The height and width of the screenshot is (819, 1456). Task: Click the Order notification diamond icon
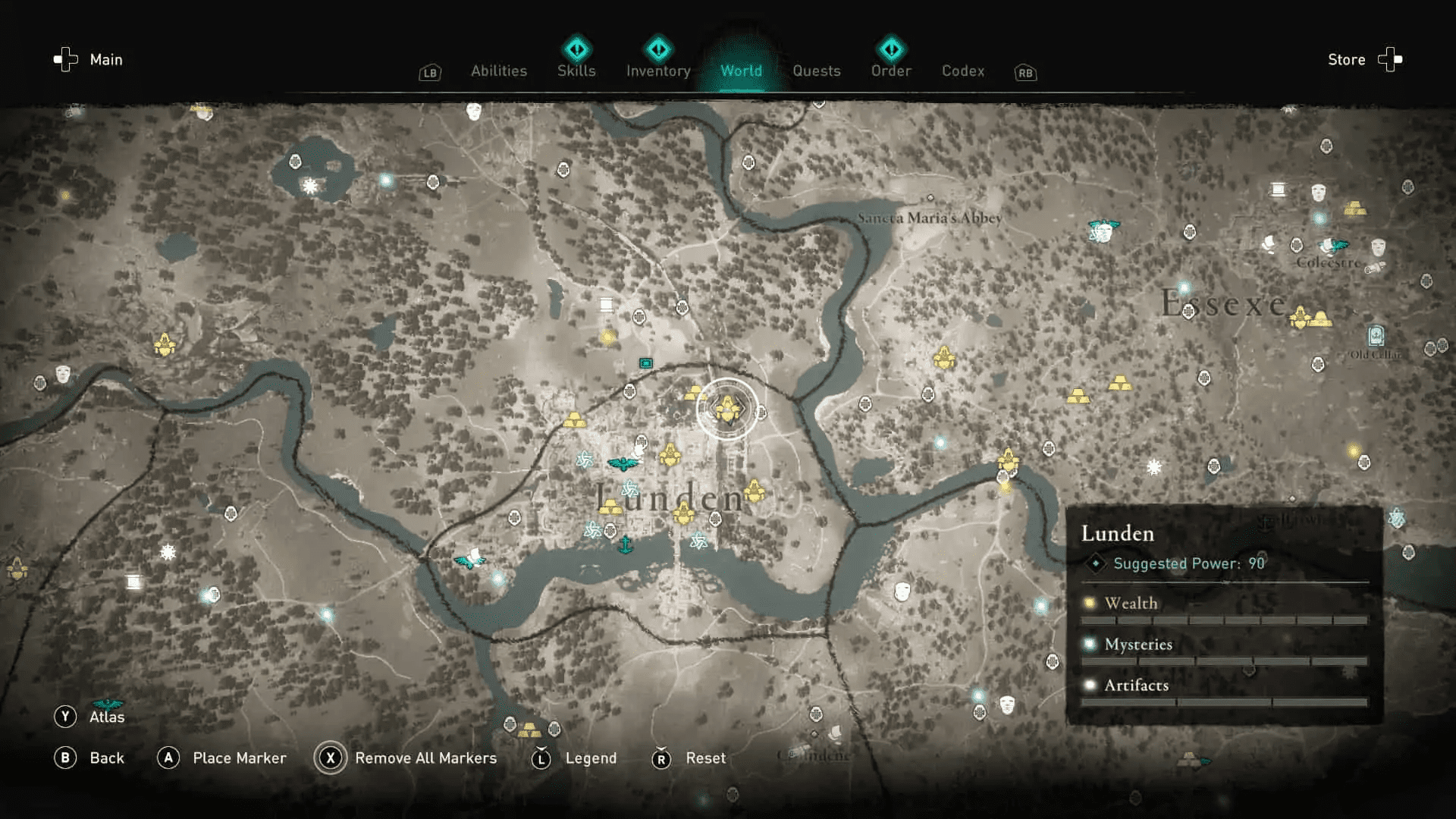click(891, 49)
